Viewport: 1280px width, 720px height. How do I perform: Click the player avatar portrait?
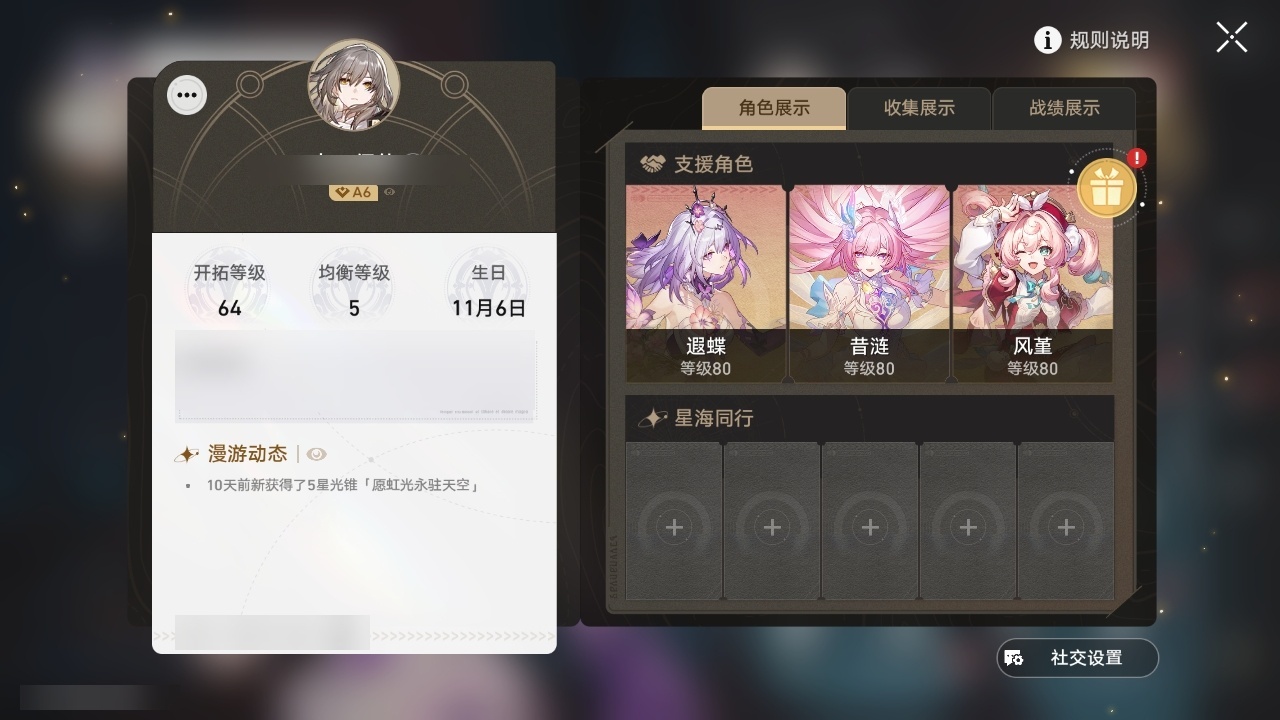pos(355,88)
